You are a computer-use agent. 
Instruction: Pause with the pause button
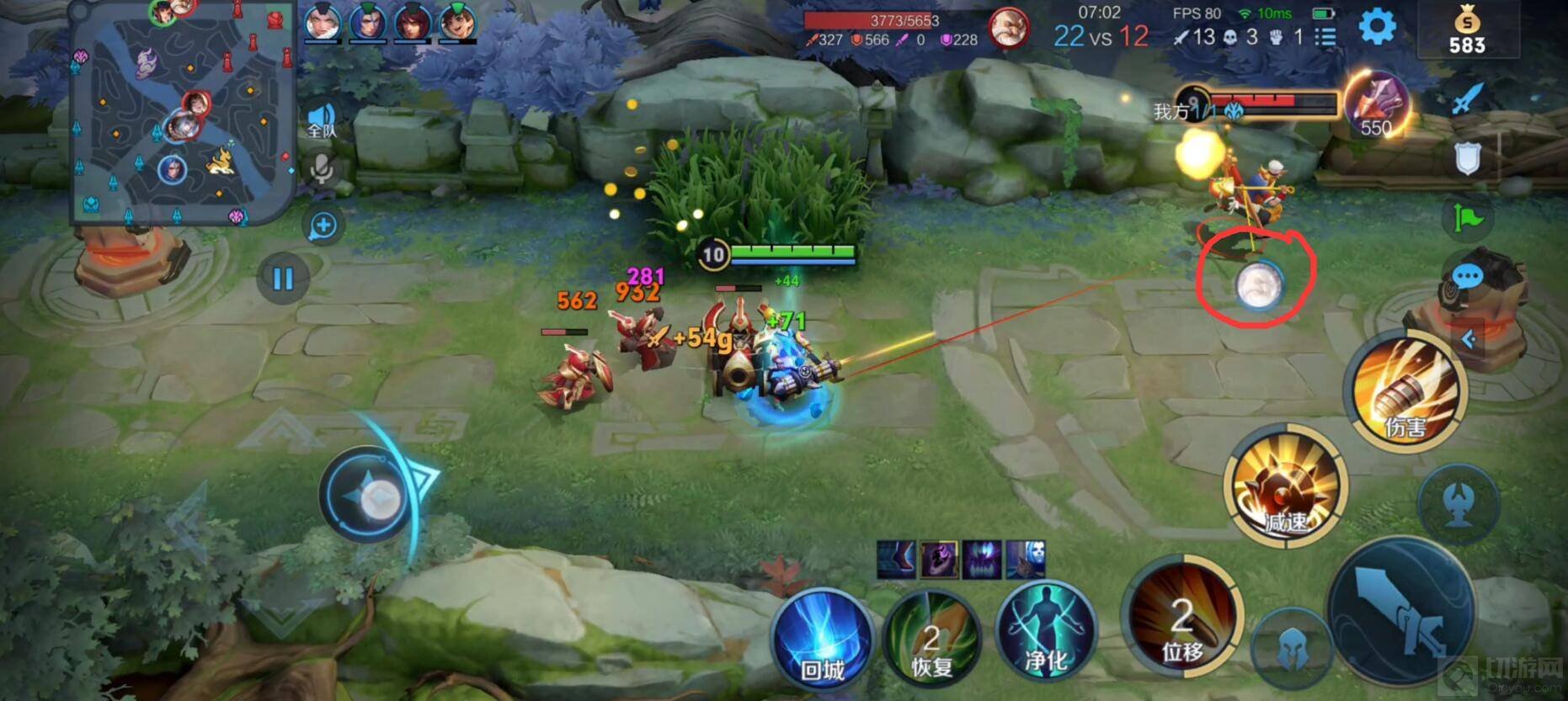click(x=282, y=279)
